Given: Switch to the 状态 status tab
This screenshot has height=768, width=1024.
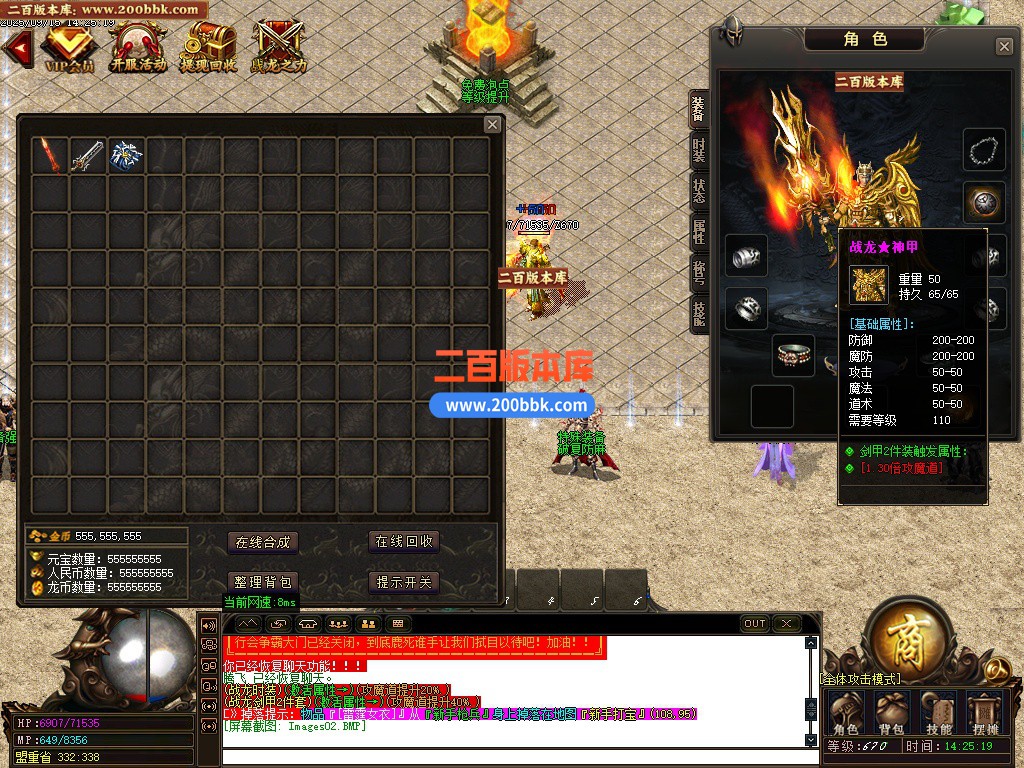Looking at the screenshot, I should pos(698,190).
